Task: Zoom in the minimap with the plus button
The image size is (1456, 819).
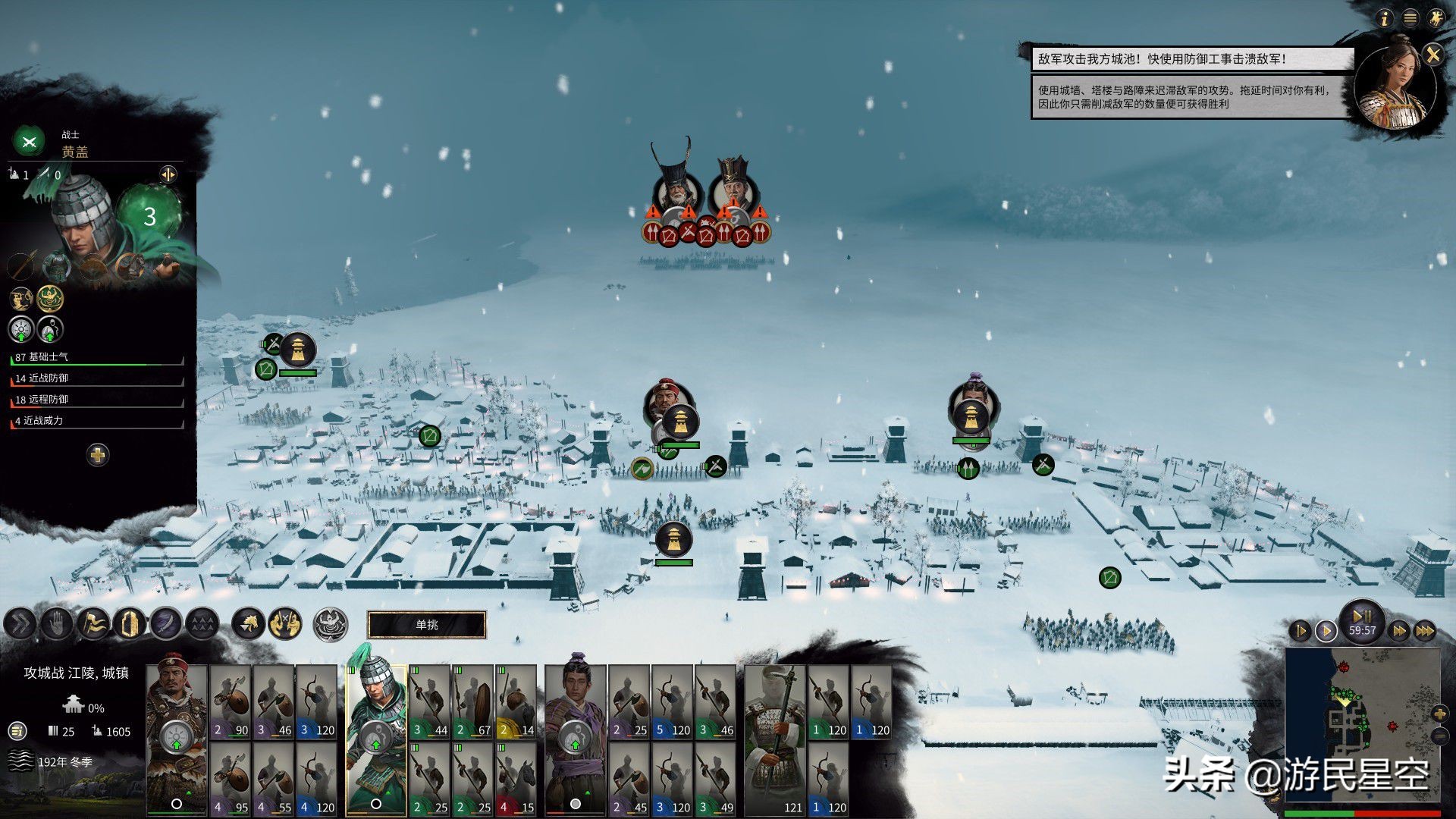Action: [x=1439, y=714]
